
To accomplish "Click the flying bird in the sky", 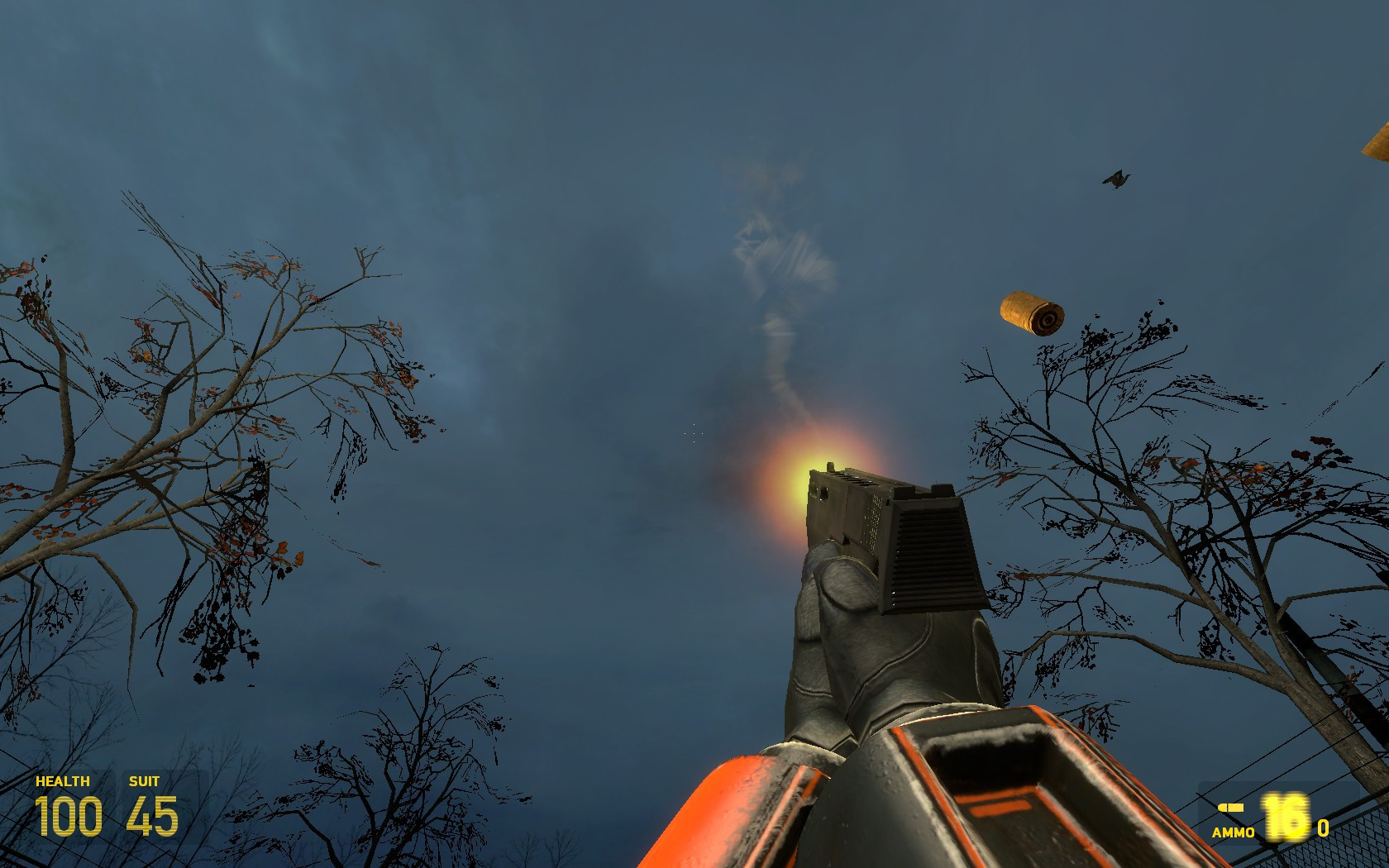I will point(1115,178).
